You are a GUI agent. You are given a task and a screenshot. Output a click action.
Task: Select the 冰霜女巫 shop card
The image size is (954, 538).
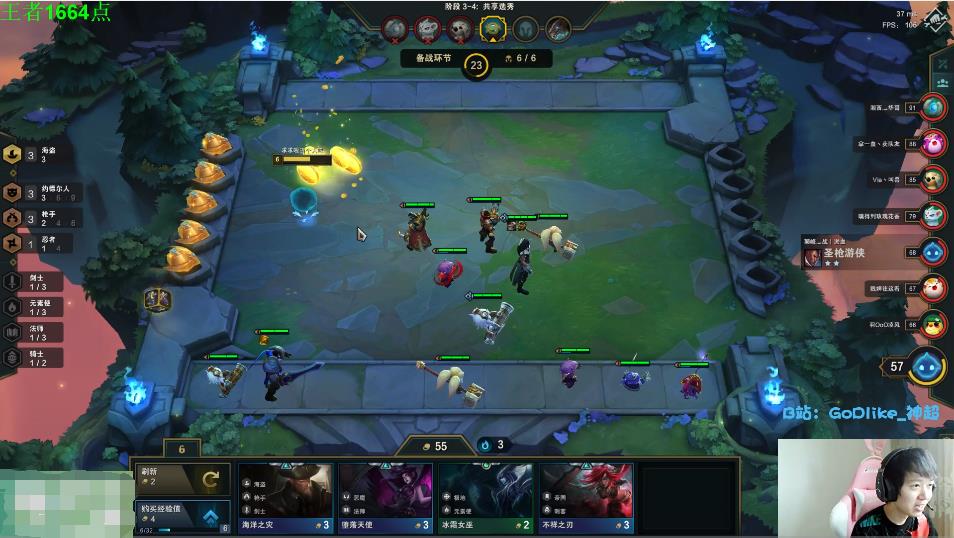pyautogui.click(x=485, y=497)
